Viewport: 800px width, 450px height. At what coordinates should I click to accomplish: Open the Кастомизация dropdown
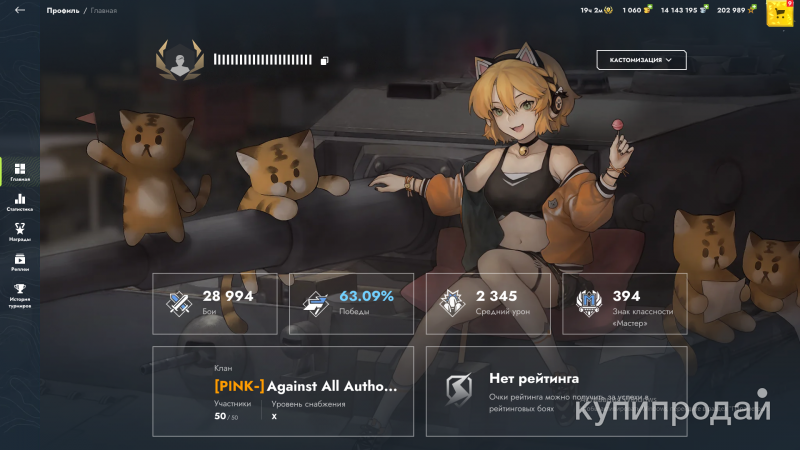[x=641, y=60]
